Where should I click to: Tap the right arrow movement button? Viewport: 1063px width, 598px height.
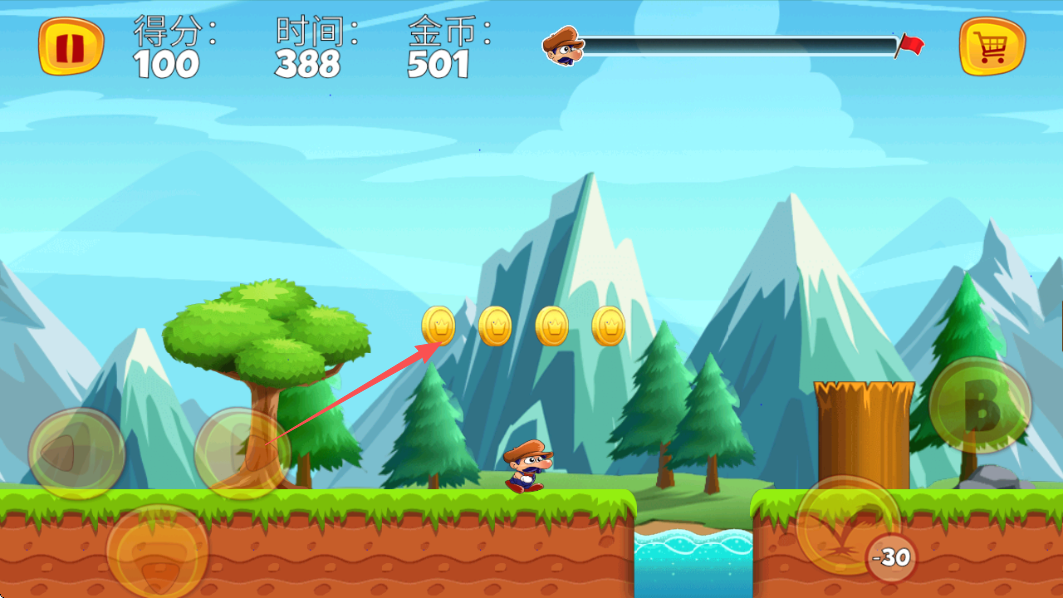242,453
